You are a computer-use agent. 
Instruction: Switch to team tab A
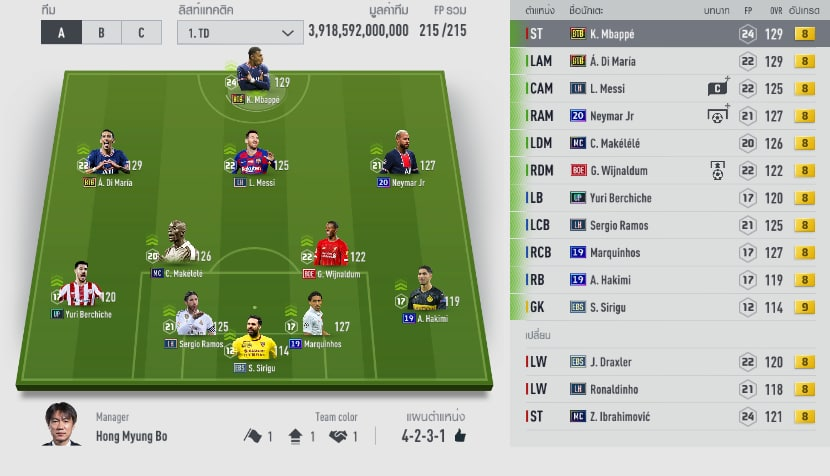point(61,32)
